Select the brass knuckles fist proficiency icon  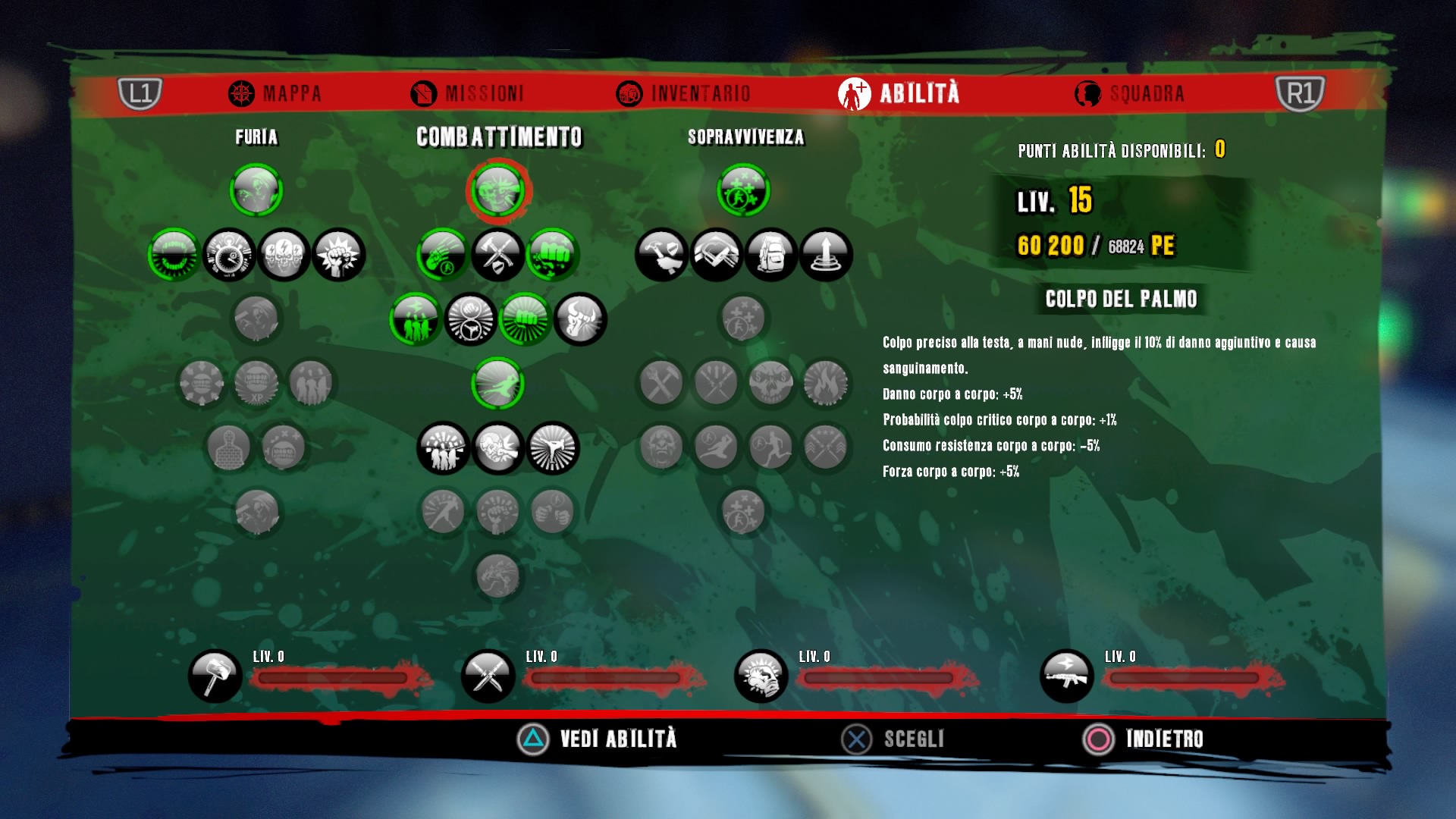[761, 676]
